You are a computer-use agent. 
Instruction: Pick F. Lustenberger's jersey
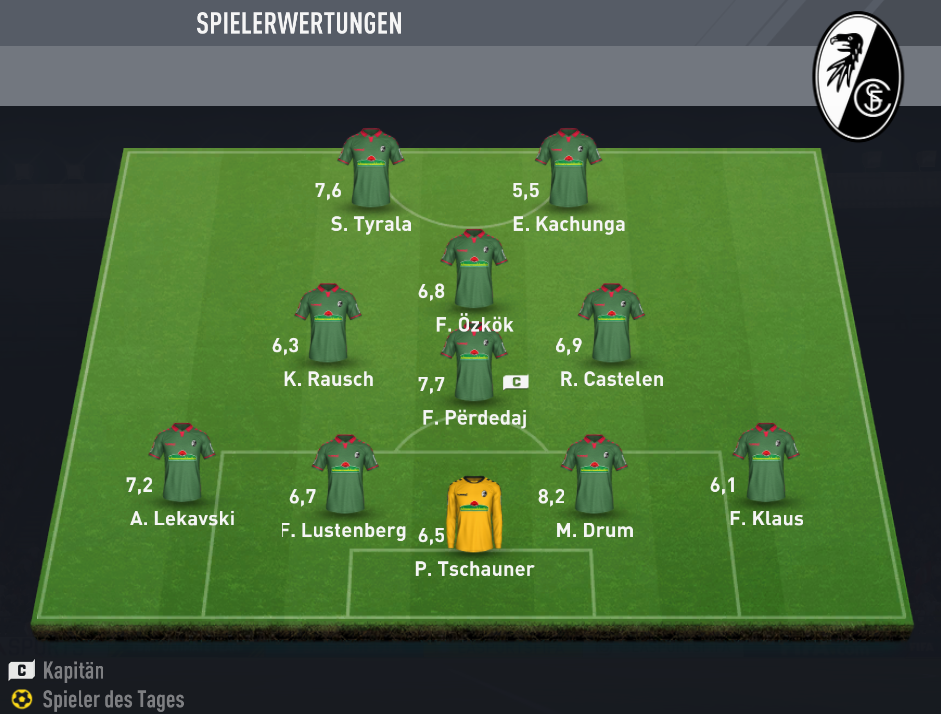(344, 474)
